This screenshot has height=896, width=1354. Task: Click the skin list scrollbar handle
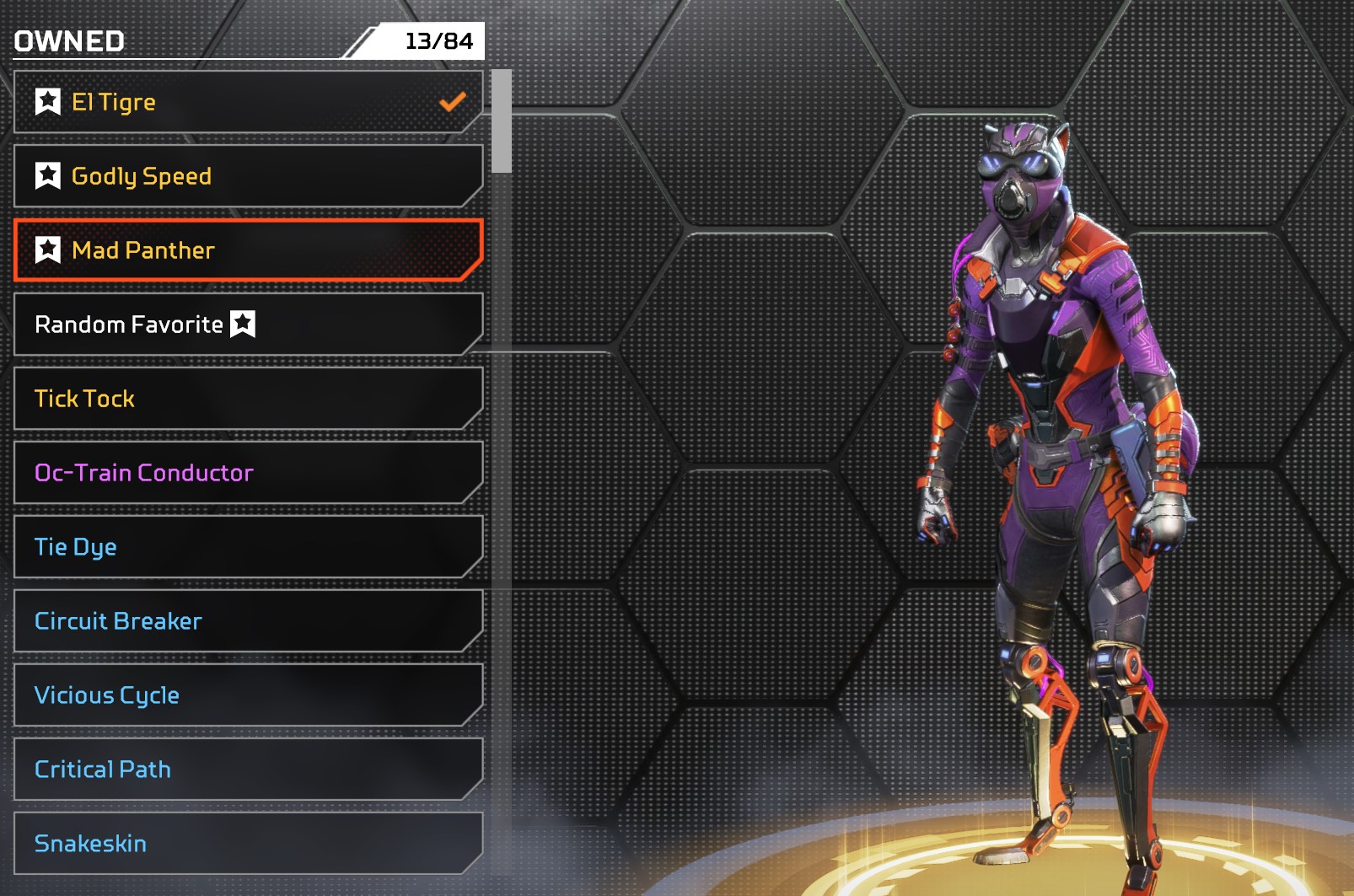click(502, 121)
